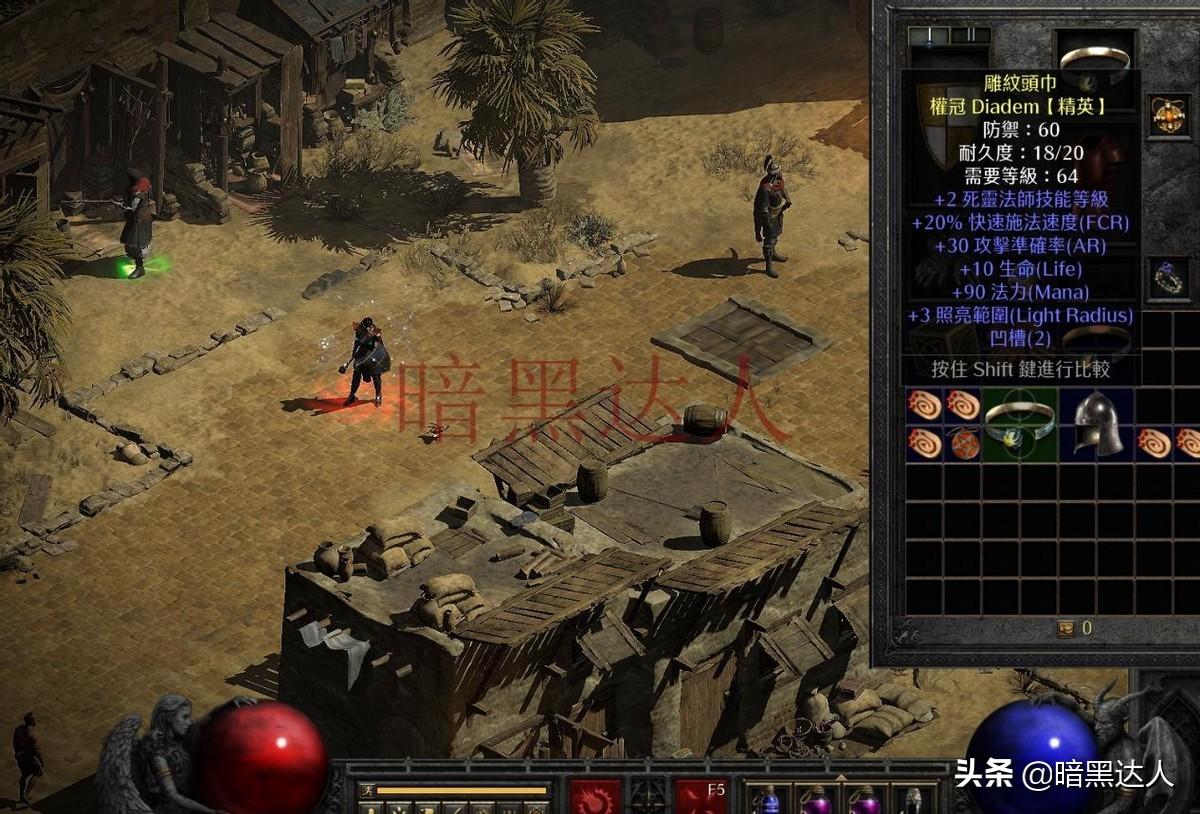The height and width of the screenshot is (814, 1200).
Task: Pick up the steel helm in inventory
Action: pos(1096,424)
